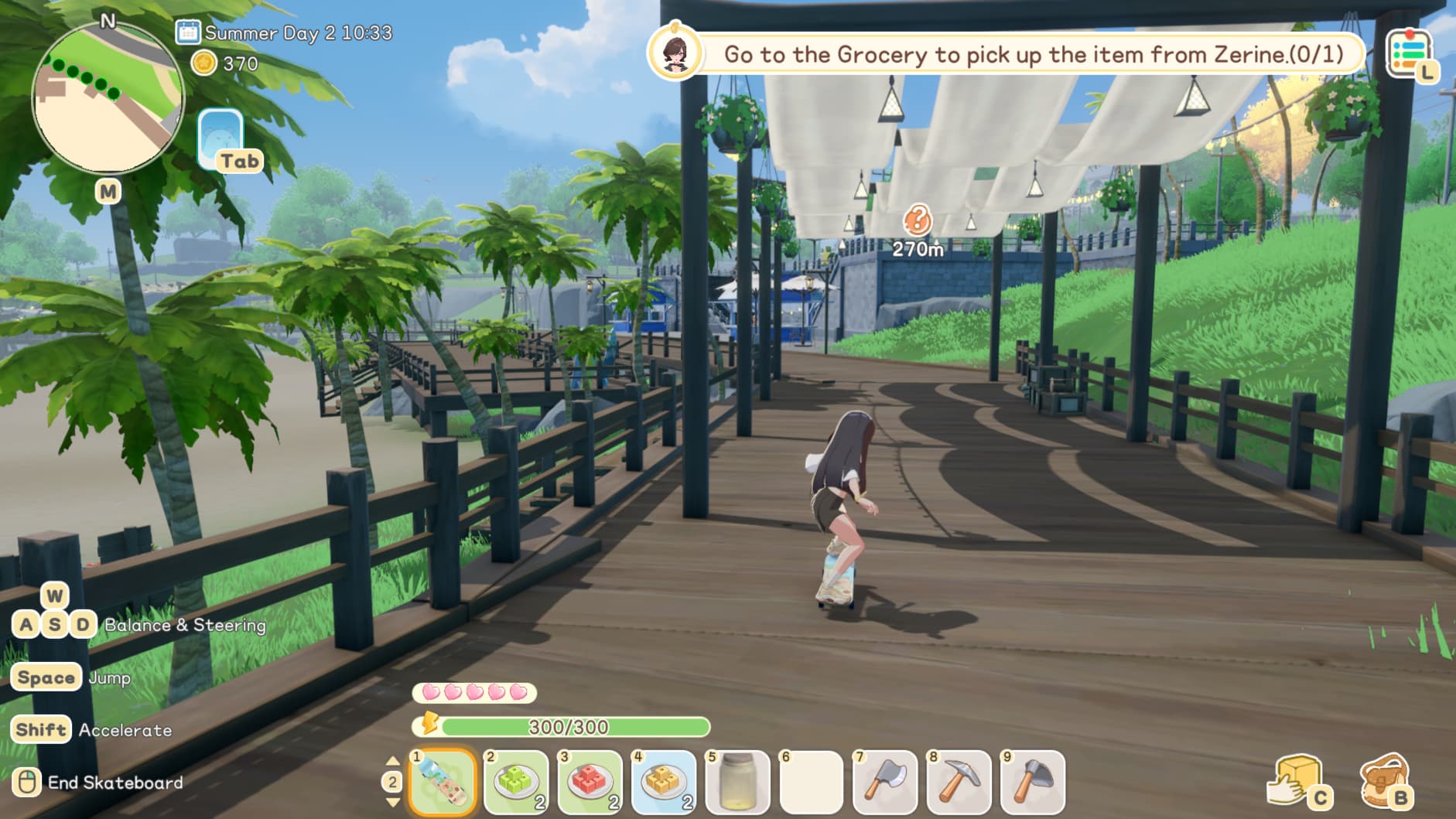
Task: Open the build mode cube icon
Action: coord(1297,780)
